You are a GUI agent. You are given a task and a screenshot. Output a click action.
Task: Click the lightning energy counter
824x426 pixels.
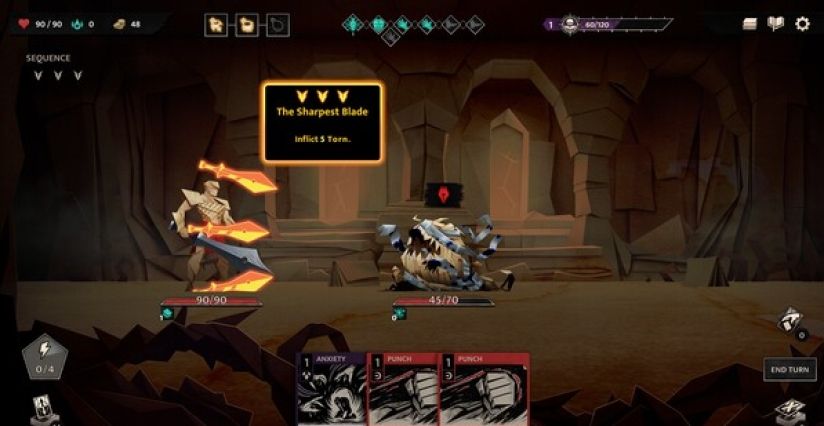pos(44,358)
